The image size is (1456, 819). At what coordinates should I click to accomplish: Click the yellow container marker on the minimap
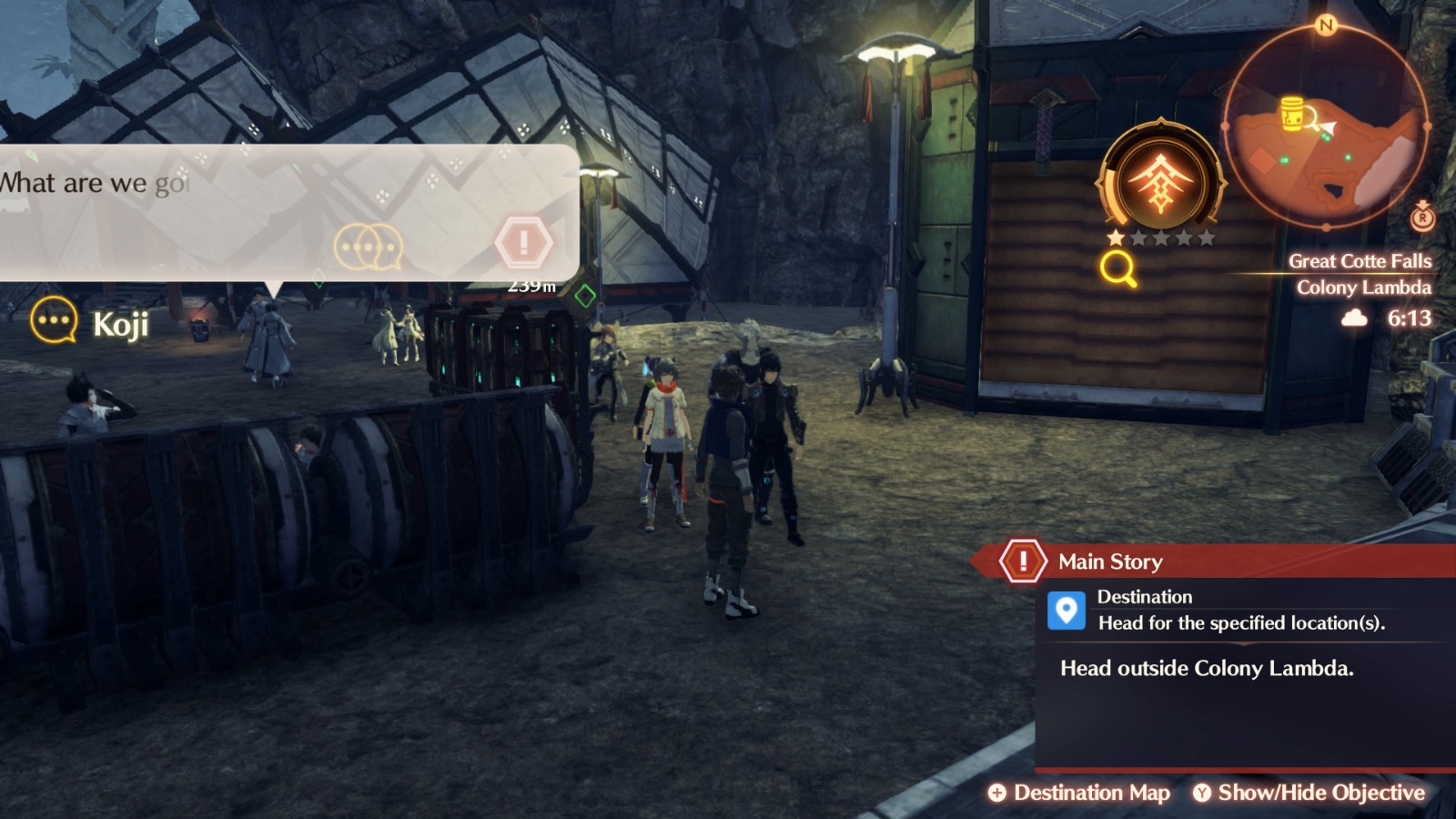click(1292, 115)
